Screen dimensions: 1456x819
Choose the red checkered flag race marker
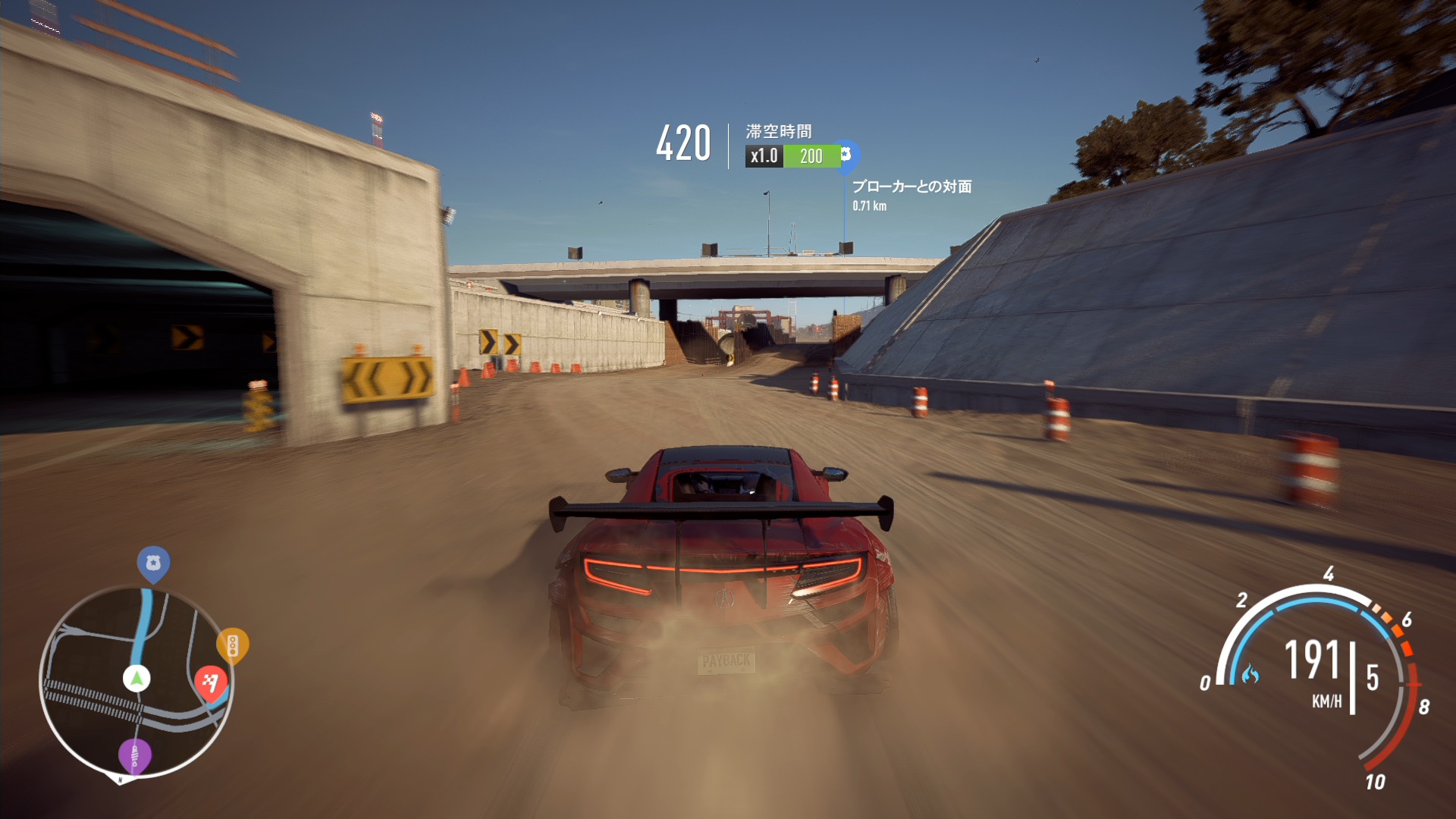click(x=211, y=681)
